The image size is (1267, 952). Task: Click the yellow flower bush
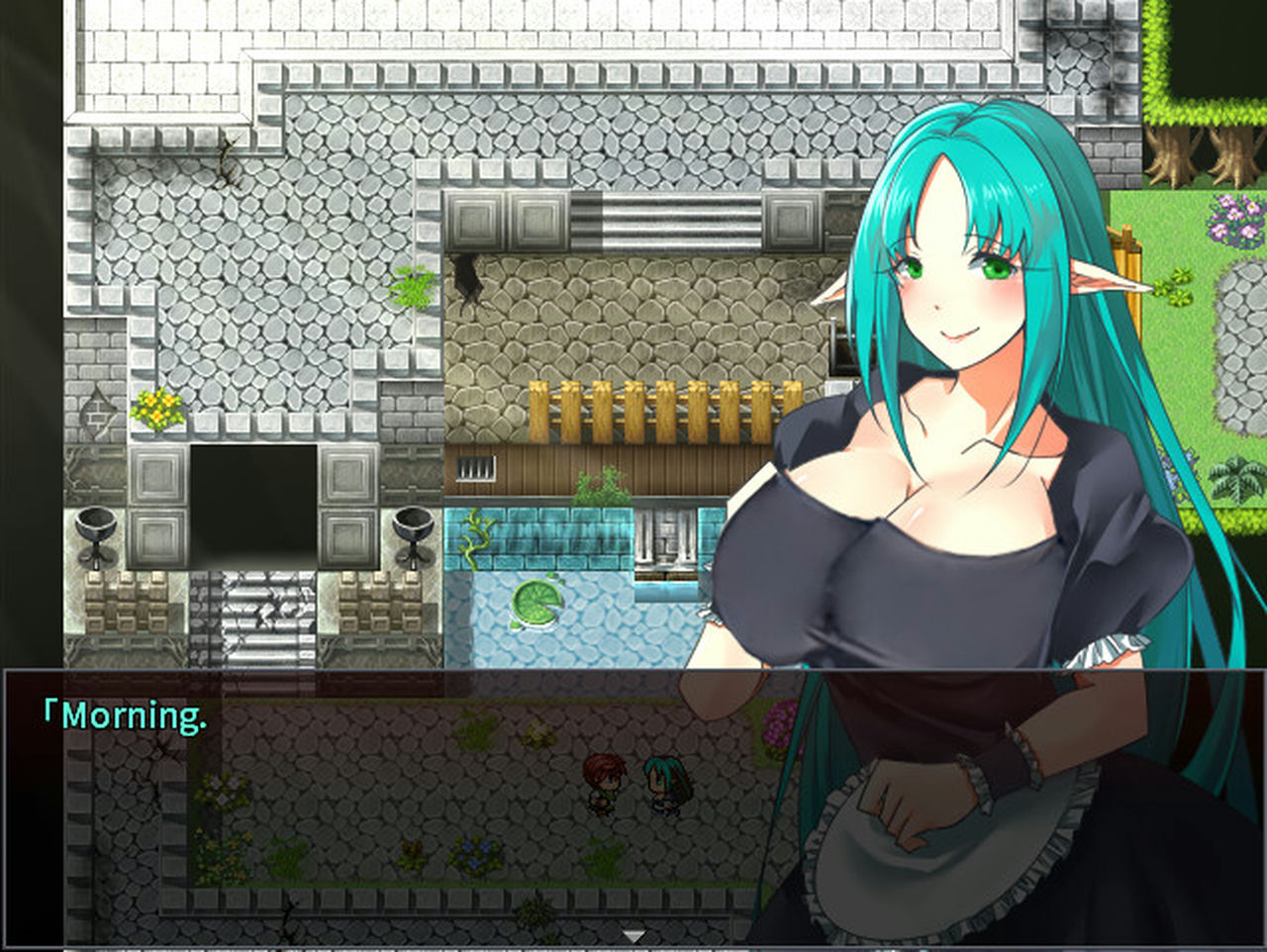158,406
